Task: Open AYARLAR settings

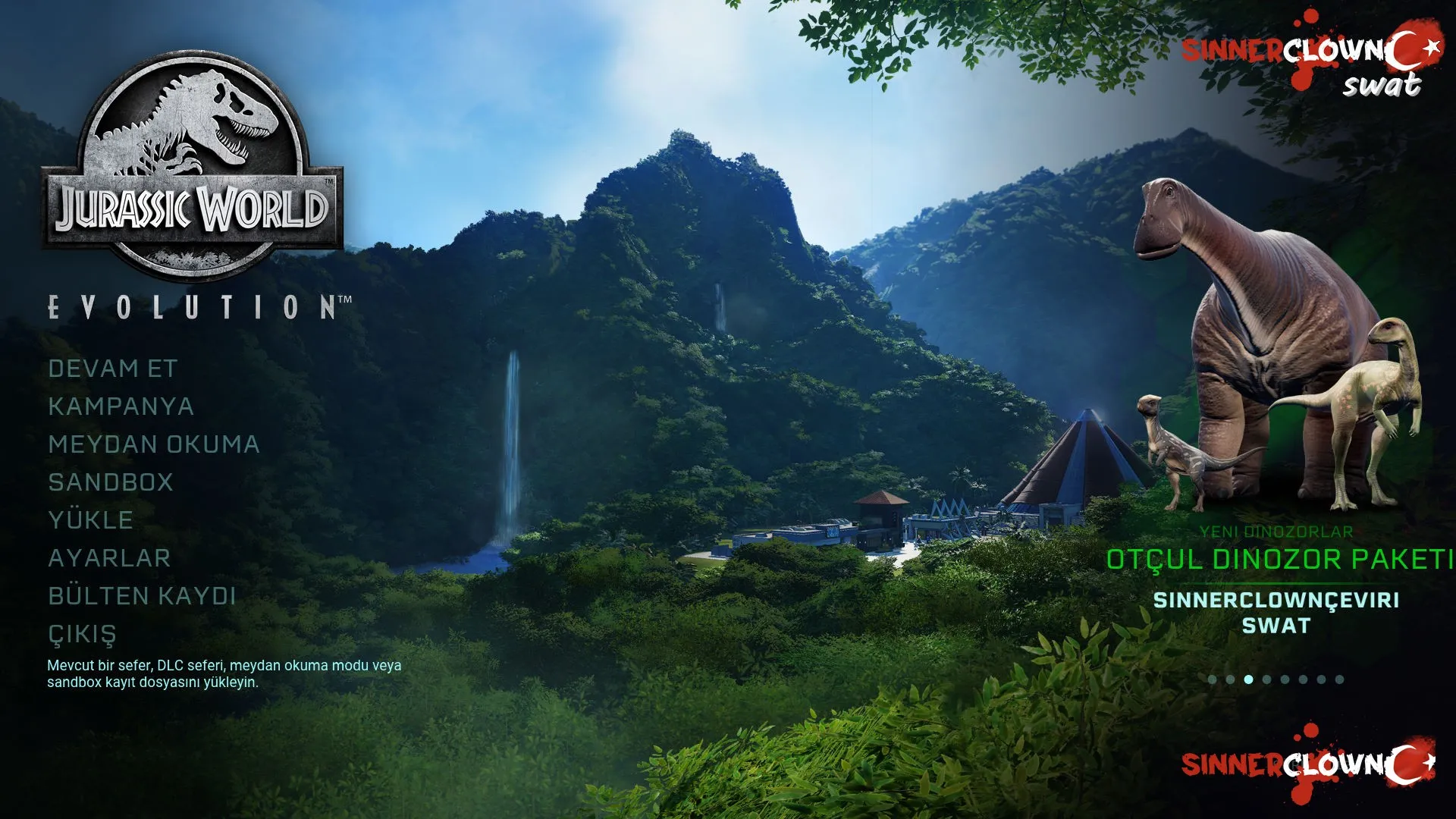Action: click(109, 558)
